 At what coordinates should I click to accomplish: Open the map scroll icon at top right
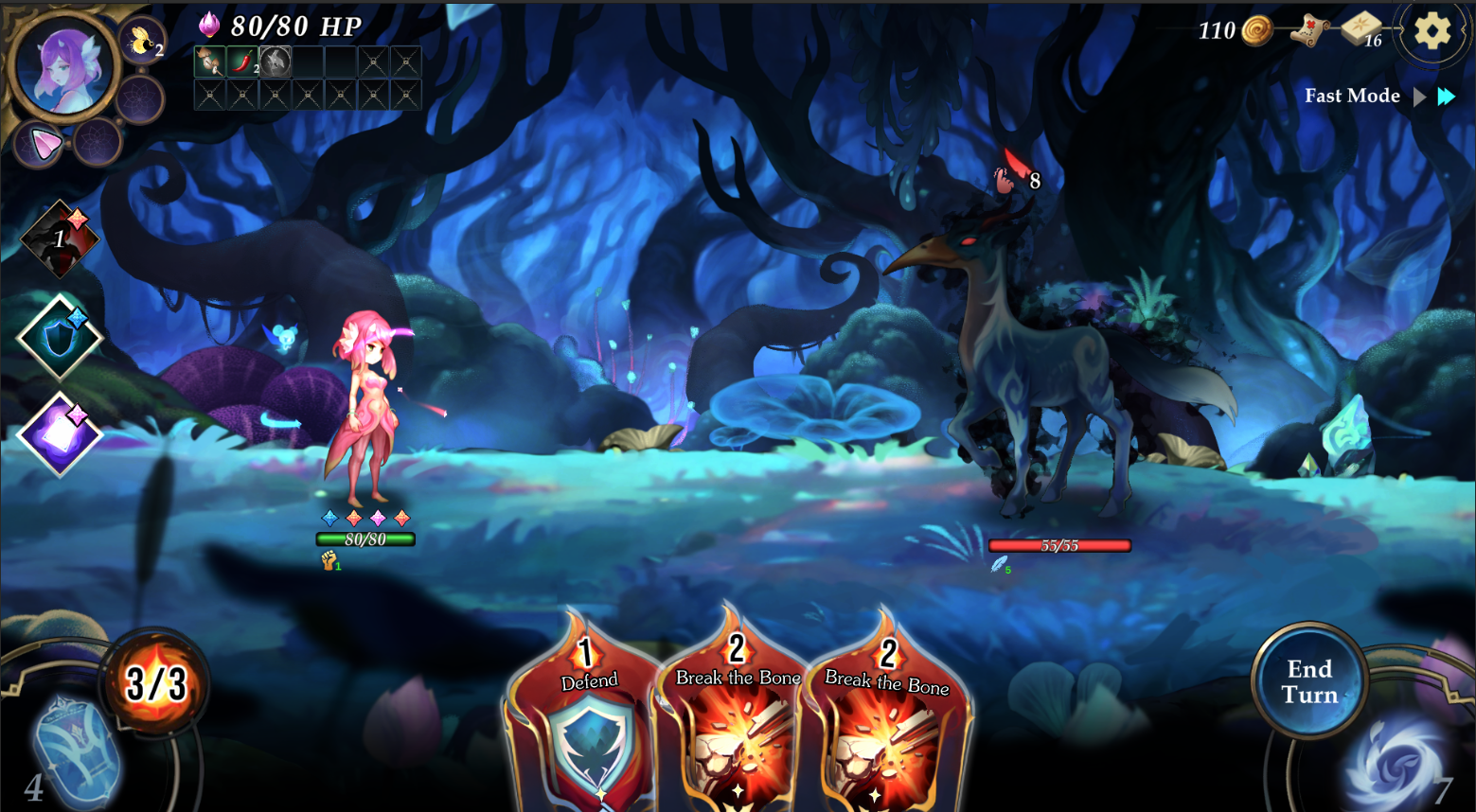point(1310,30)
